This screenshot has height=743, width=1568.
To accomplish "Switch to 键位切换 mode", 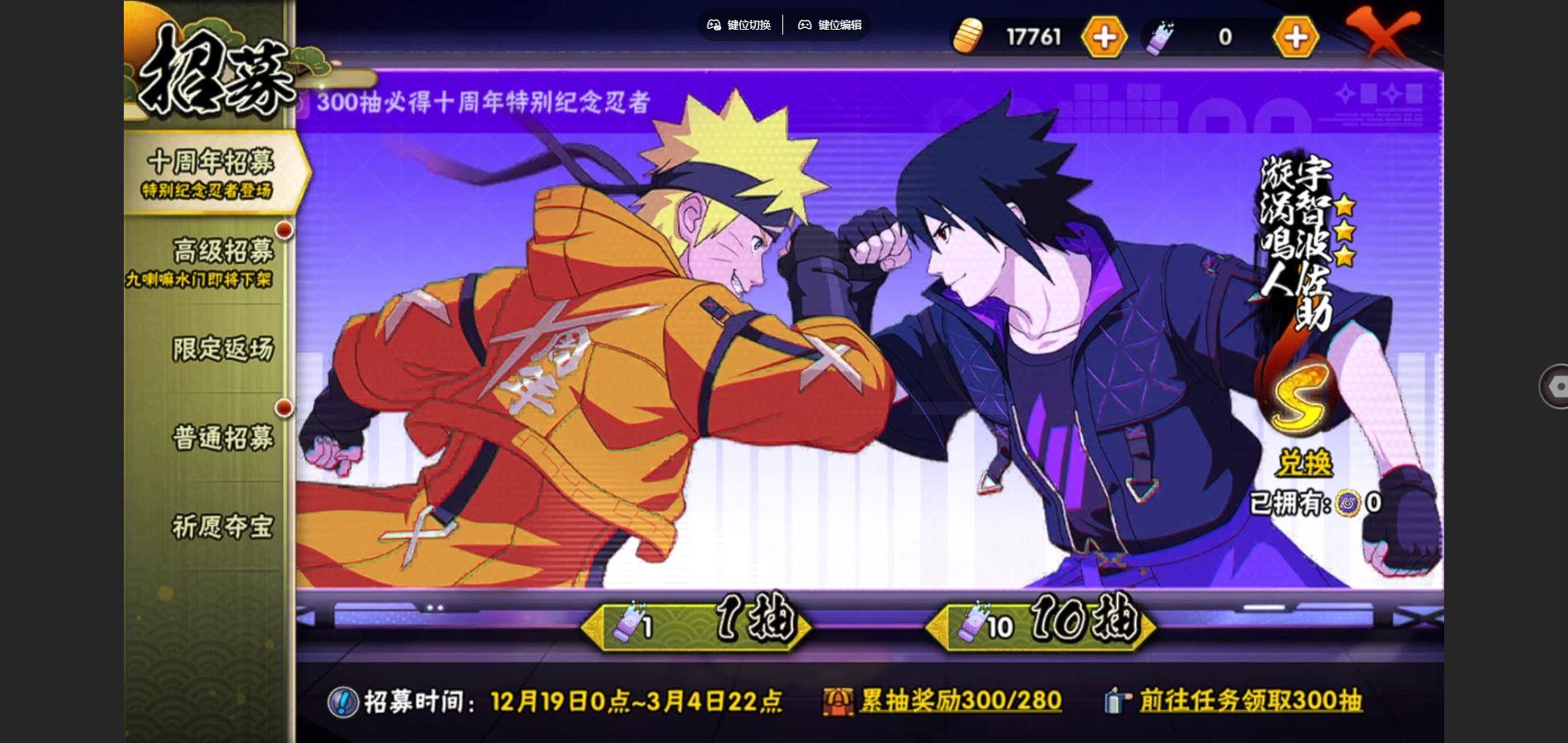I will tap(739, 26).
